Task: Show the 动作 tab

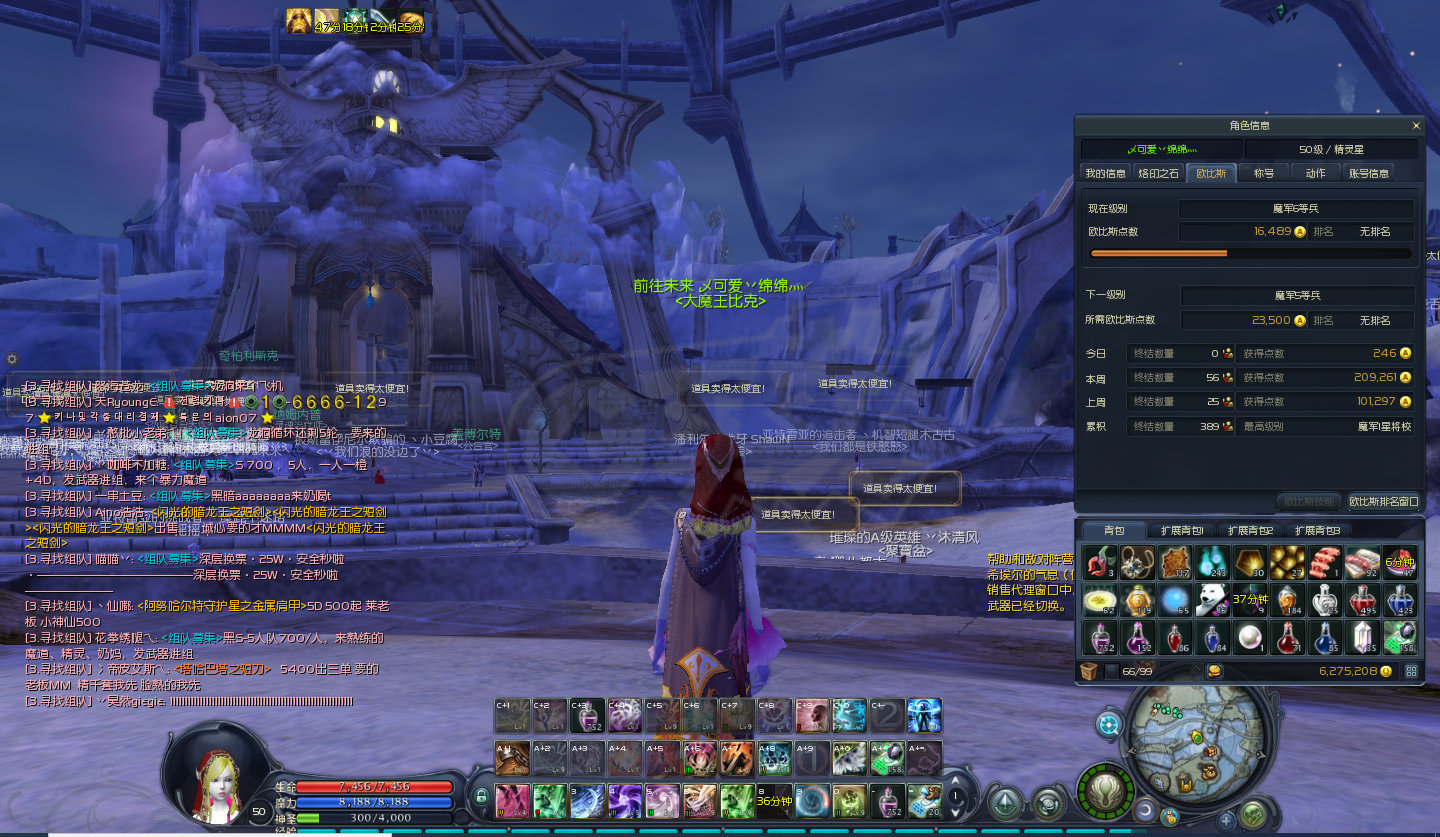Action: 1315,173
